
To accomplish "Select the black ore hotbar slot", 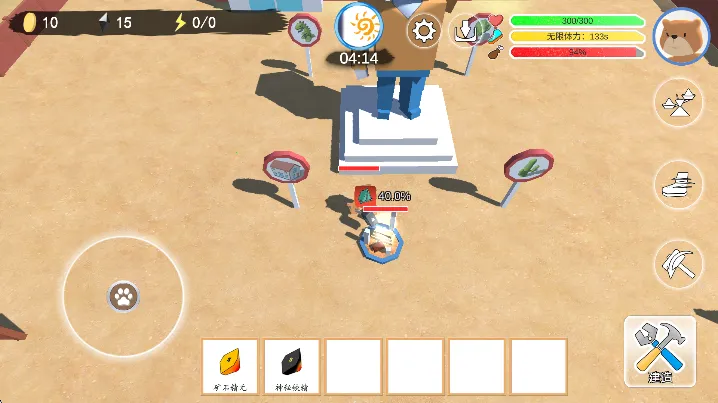I will click(x=292, y=367).
